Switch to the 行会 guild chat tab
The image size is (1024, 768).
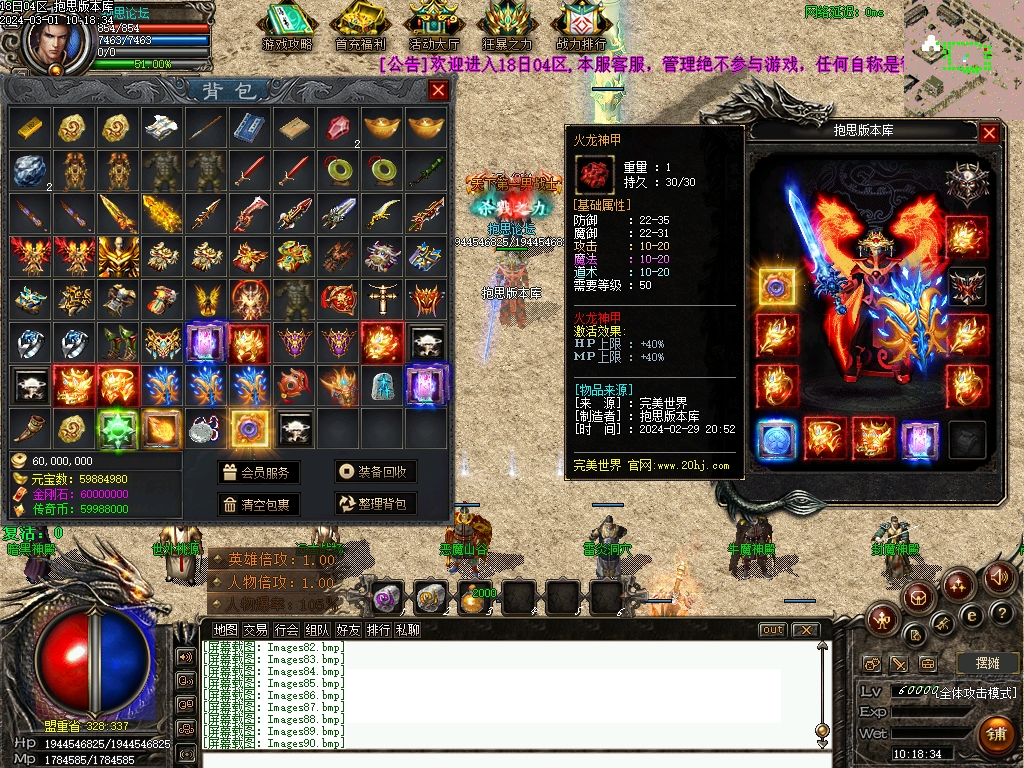pyautogui.click(x=286, y=630)
